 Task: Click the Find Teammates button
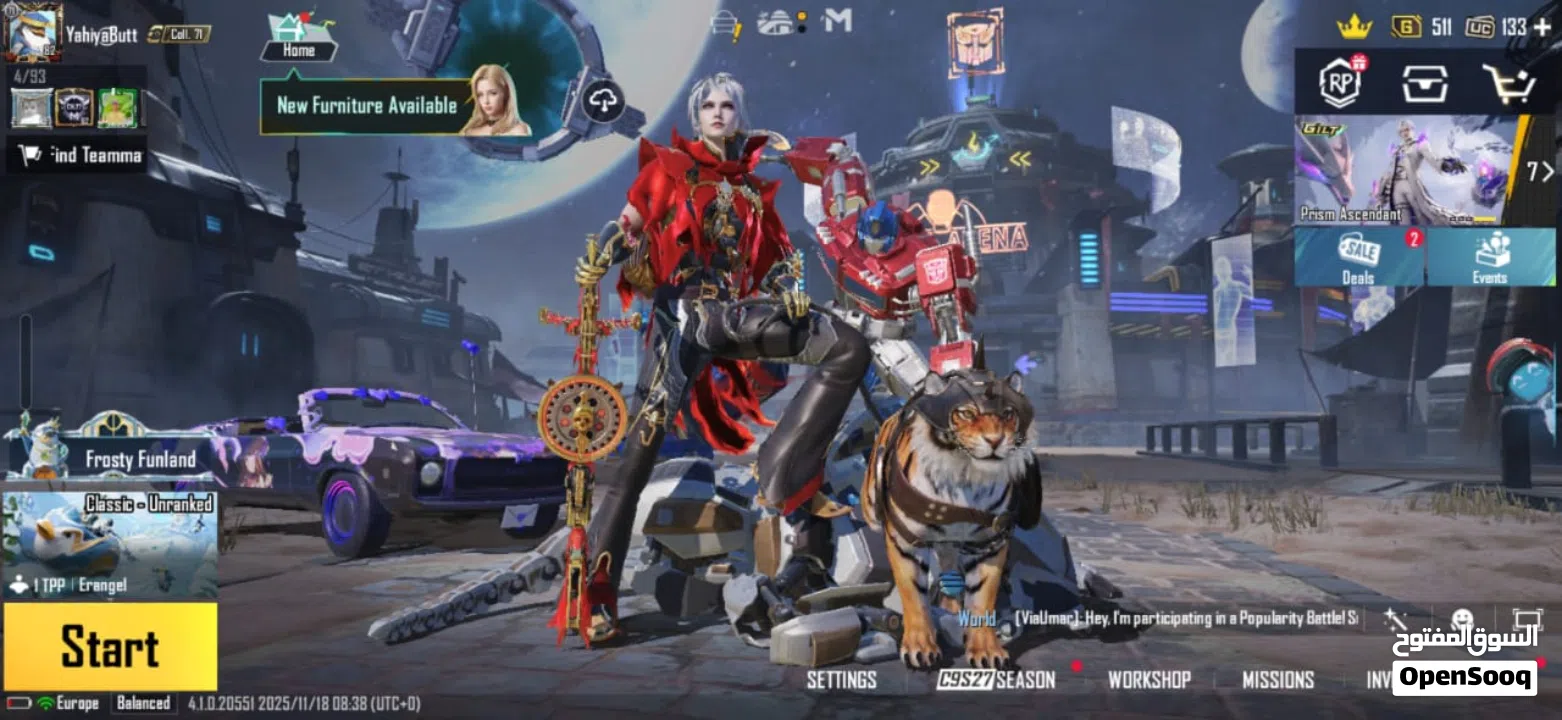[78, 155]
